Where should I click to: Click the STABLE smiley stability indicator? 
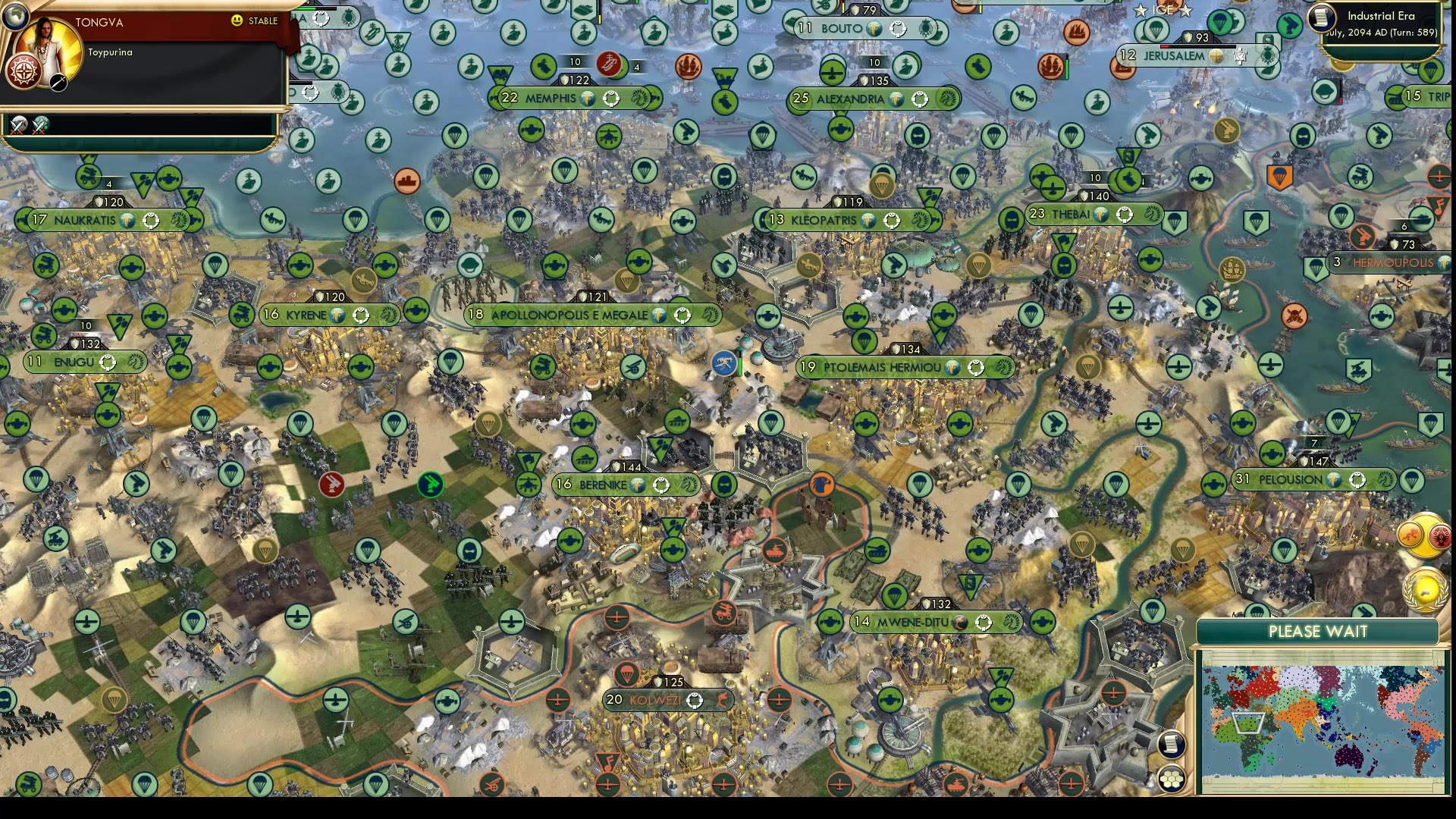point(237,21)
